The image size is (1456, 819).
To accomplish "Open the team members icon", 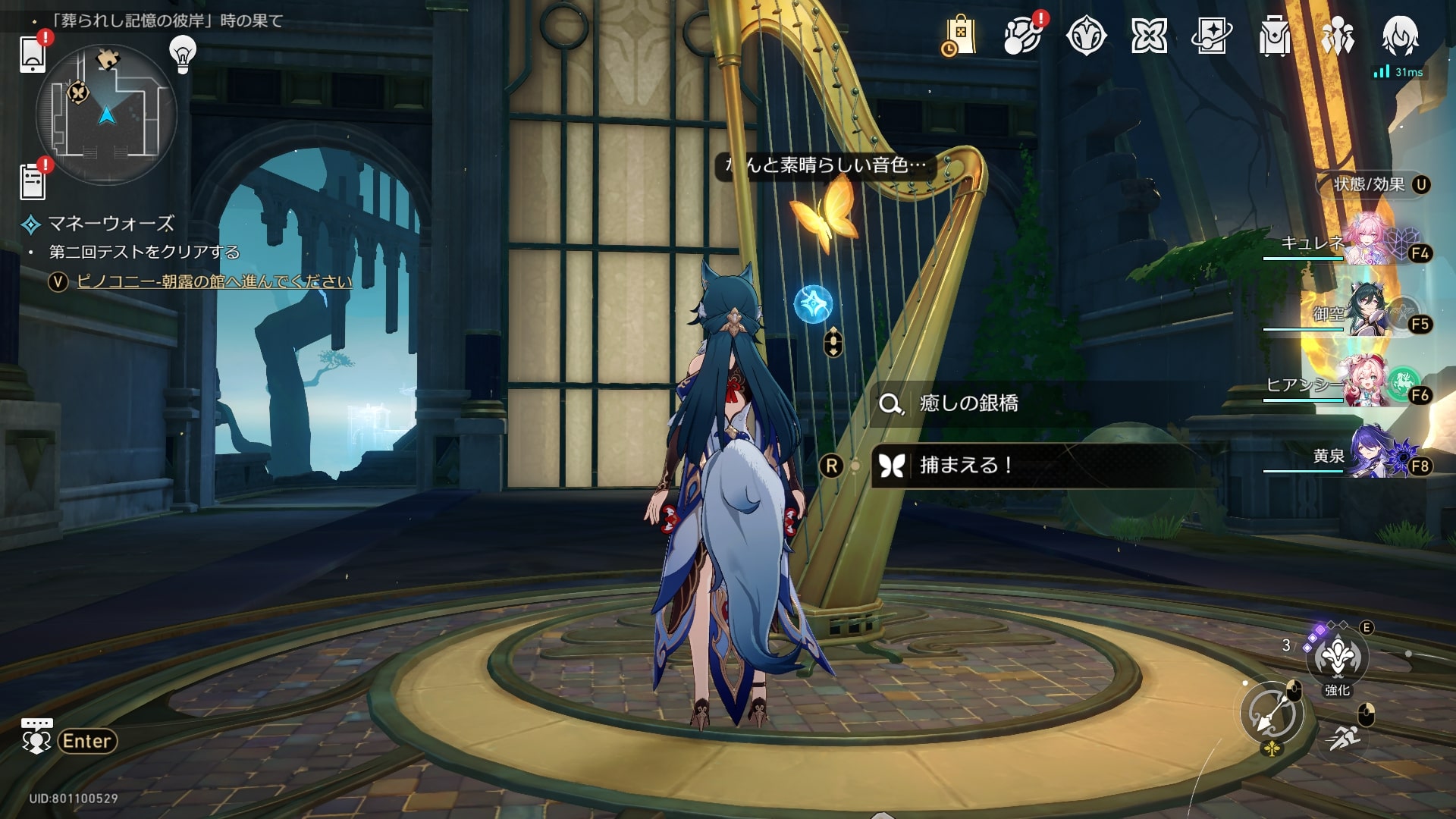I will point(1337,36).
